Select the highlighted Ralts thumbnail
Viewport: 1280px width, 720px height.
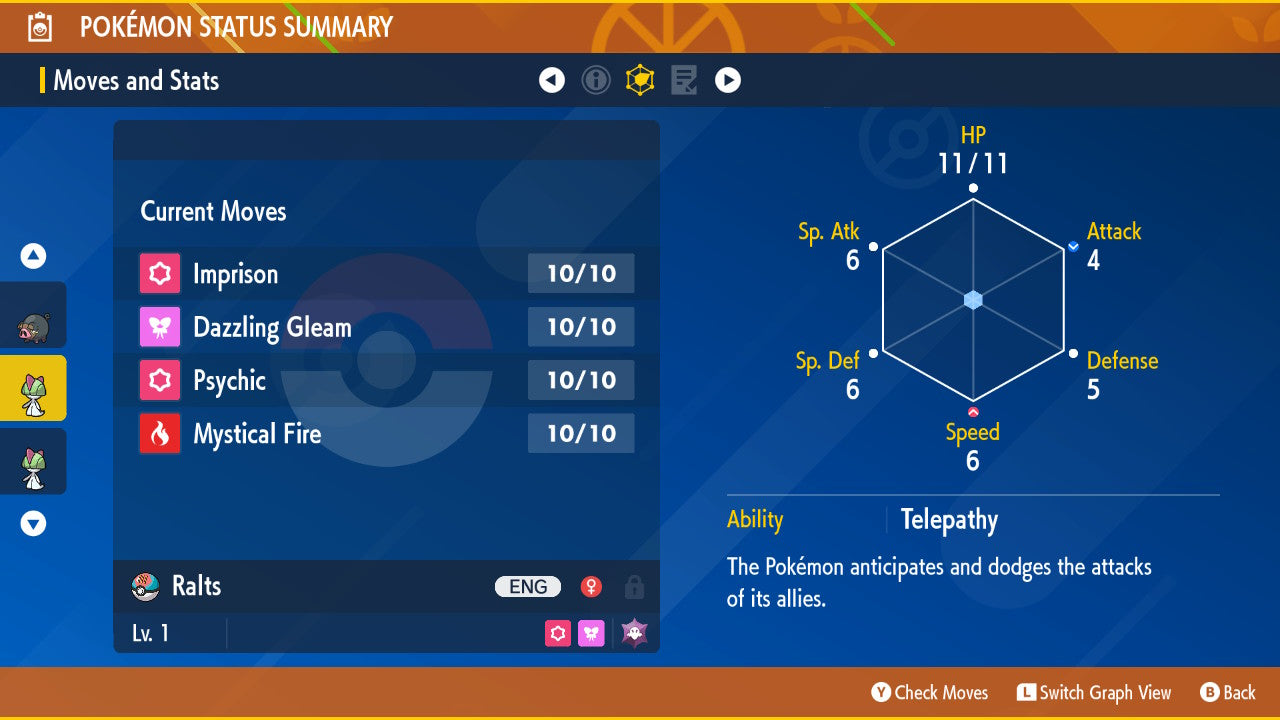[34, 388]
